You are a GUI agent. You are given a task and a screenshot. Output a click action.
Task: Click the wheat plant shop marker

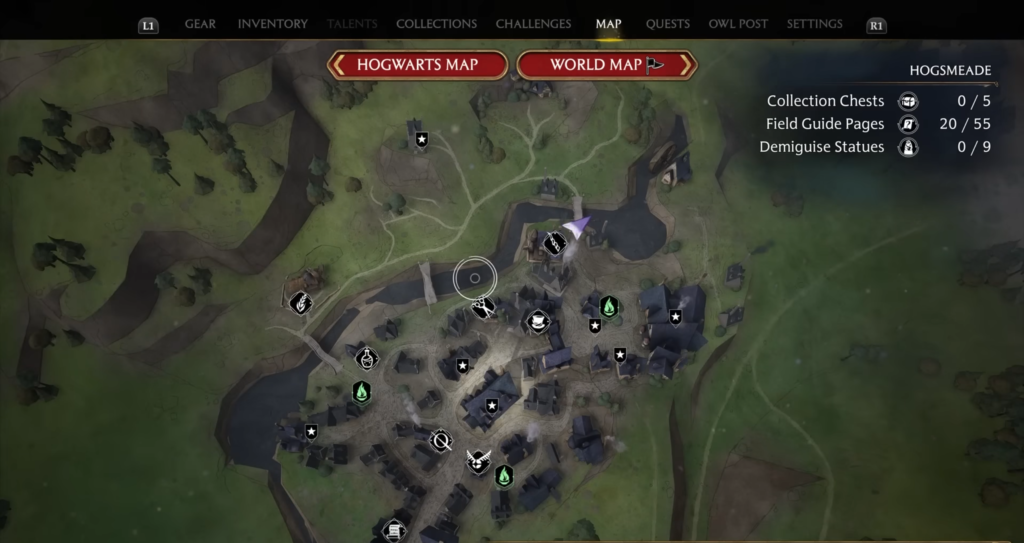click(299, 302)
